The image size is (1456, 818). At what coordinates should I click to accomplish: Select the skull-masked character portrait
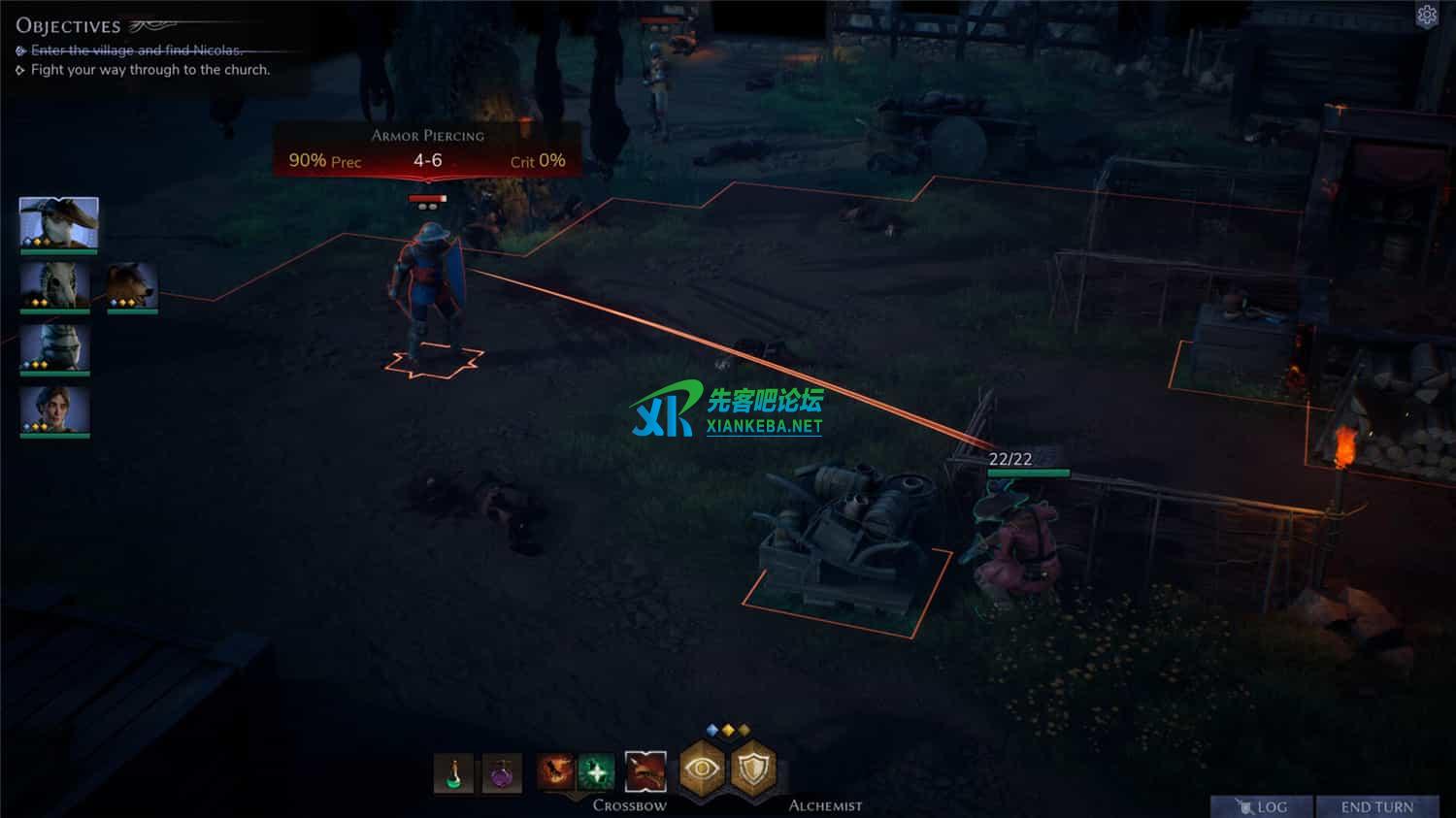pyautogui.click(x=55, y=286)
